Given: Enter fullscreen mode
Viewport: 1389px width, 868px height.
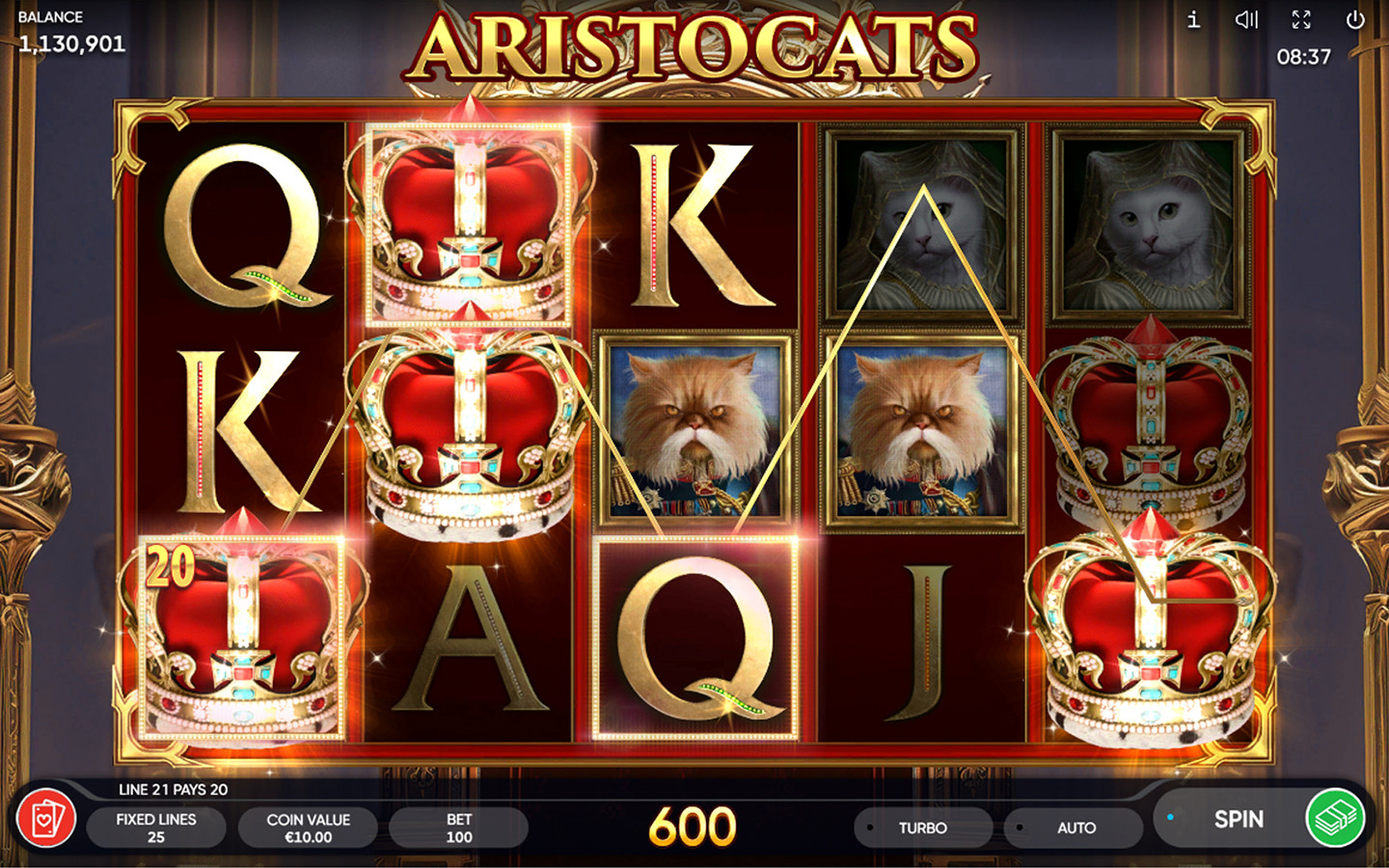Looking at the screenshot, I should click(x=1300, y=19).
